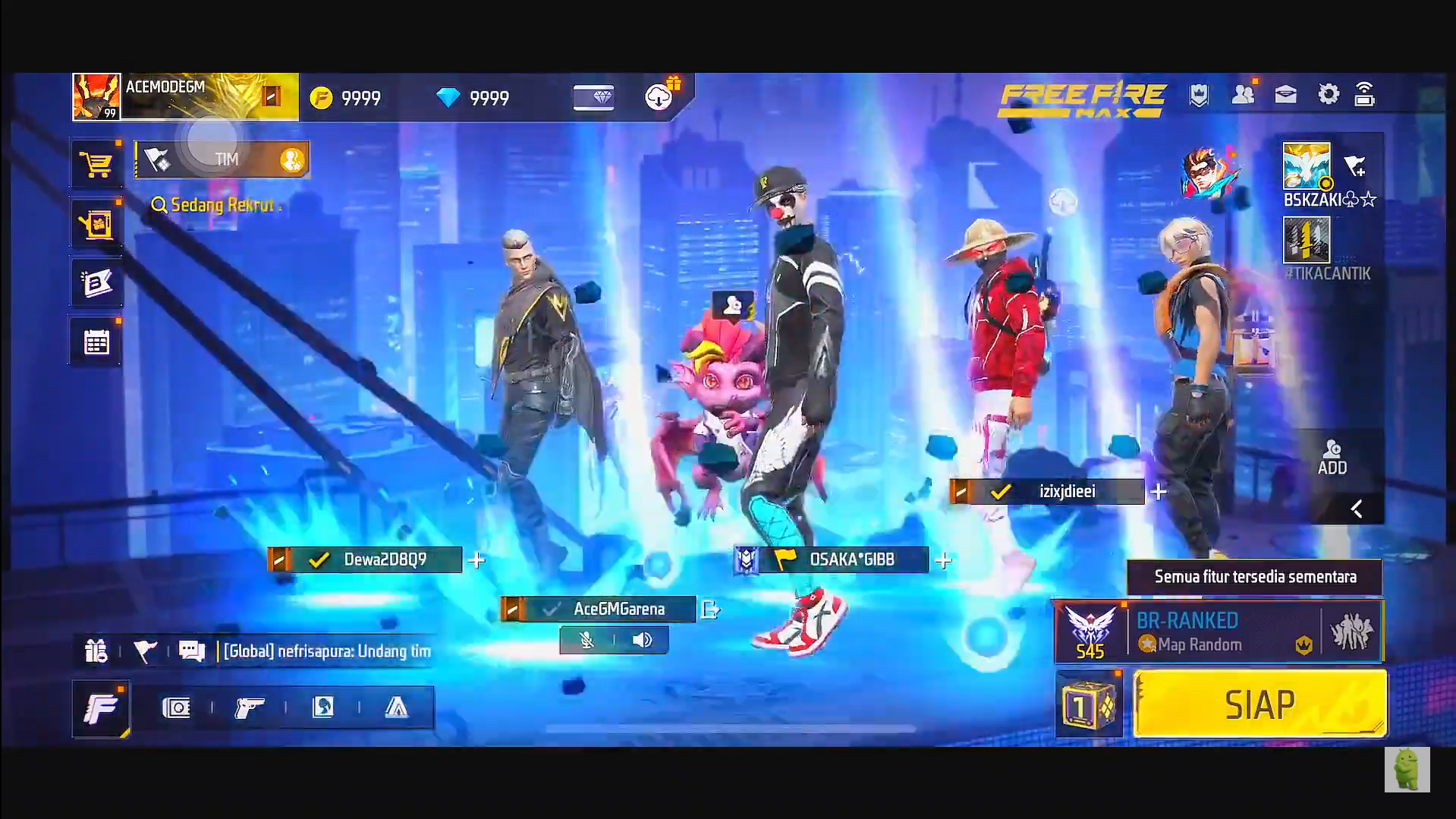Open the character portrait icon in bottom bar
The height and width of the screenshot is (819, 1456).
[x=322, y=707]
